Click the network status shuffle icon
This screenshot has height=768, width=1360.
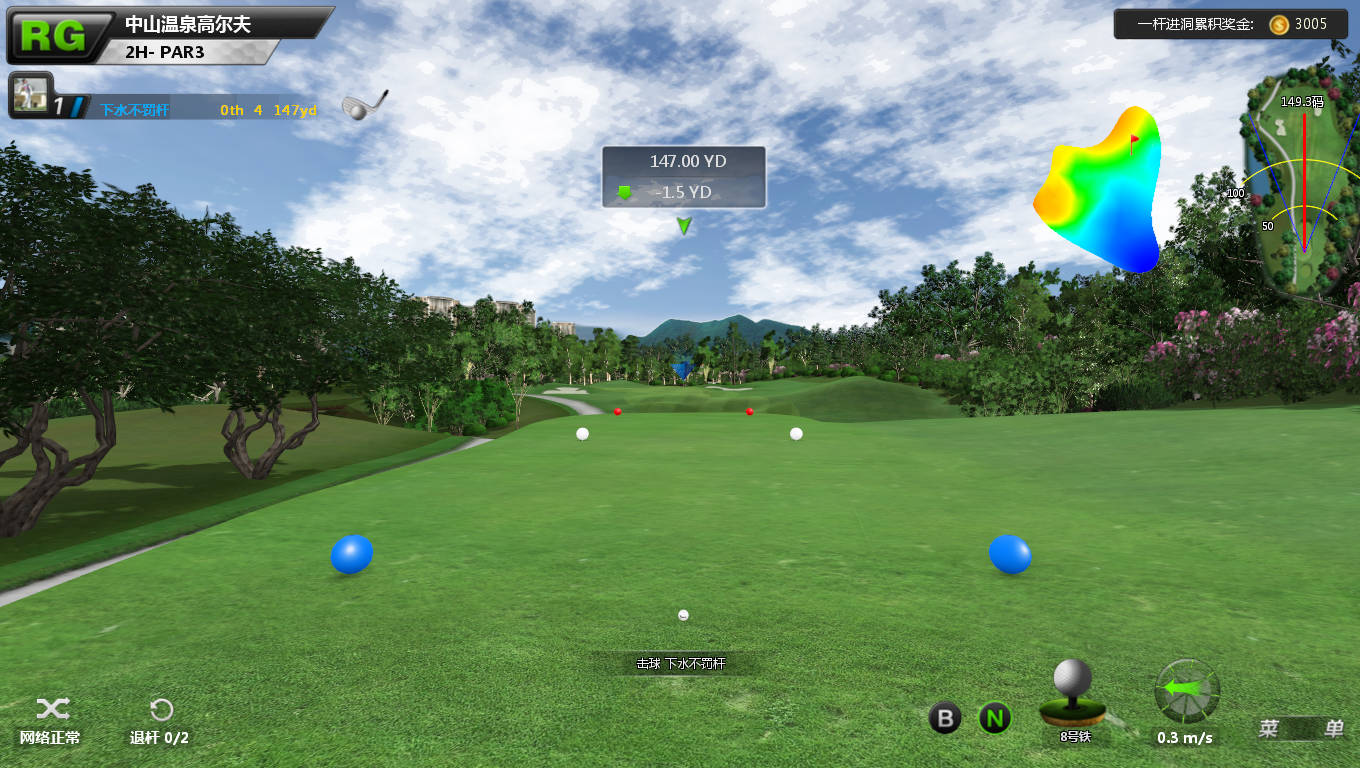tap(52, 709)
